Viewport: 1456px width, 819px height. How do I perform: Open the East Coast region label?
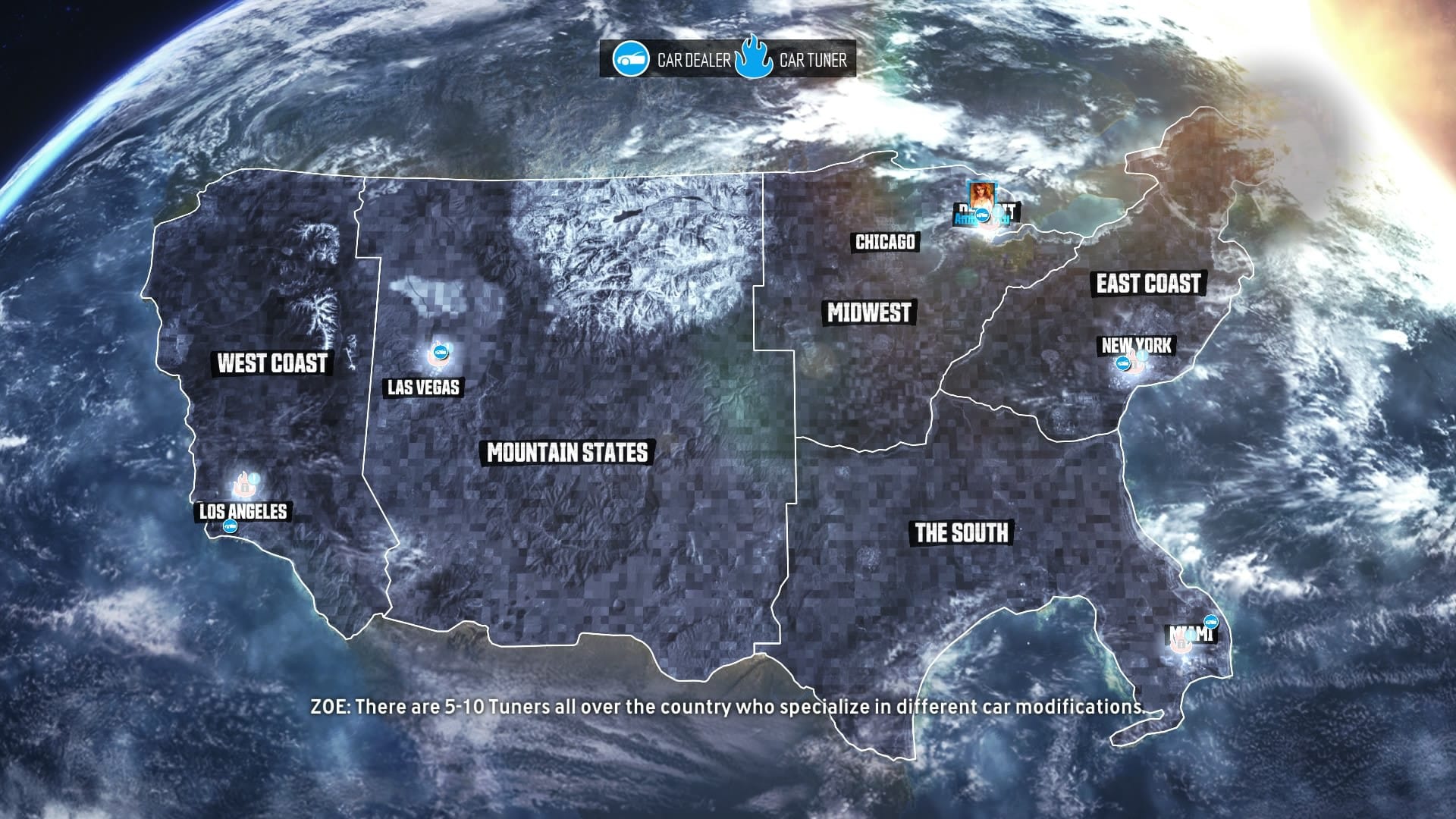click(1148, 284)
